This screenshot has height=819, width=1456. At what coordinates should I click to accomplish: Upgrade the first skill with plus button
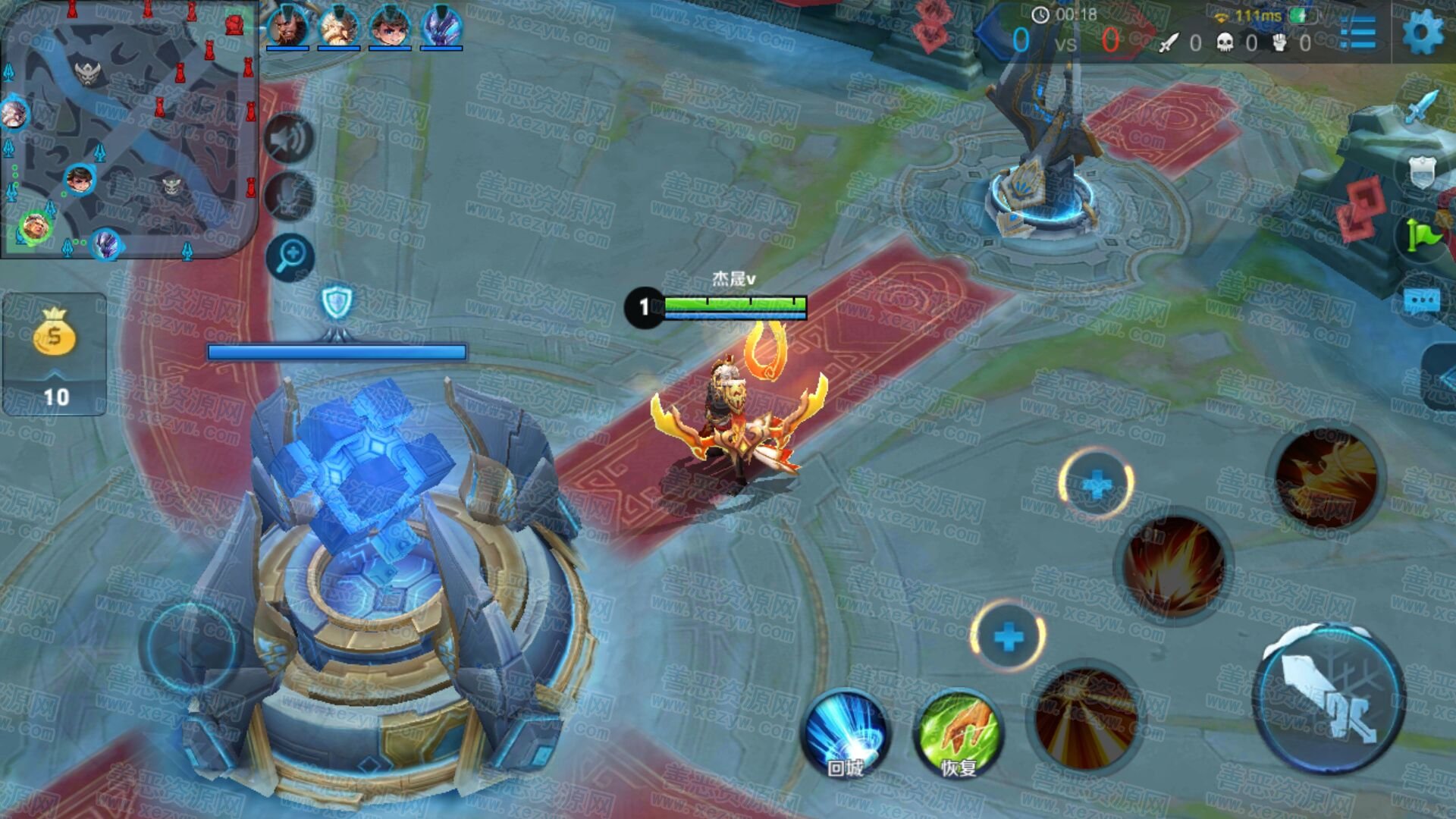(1008, 637)
